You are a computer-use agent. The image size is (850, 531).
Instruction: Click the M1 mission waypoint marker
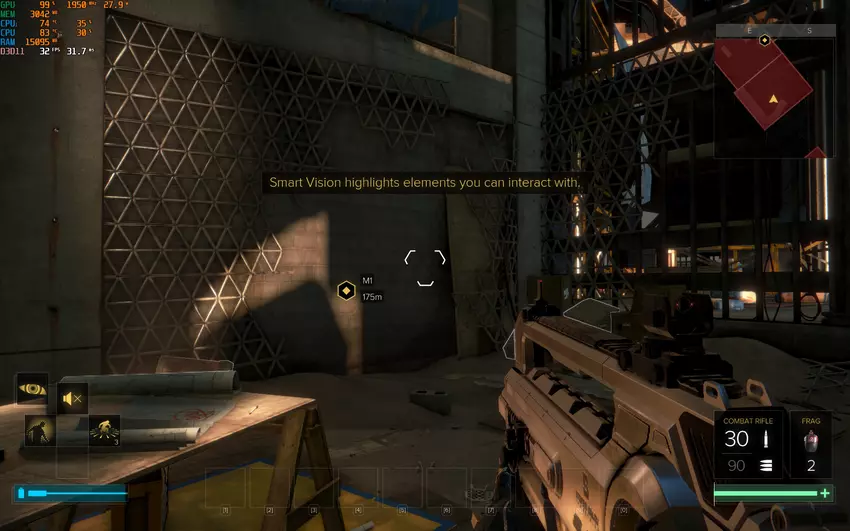pyautogui.click(x=346, y=290)
